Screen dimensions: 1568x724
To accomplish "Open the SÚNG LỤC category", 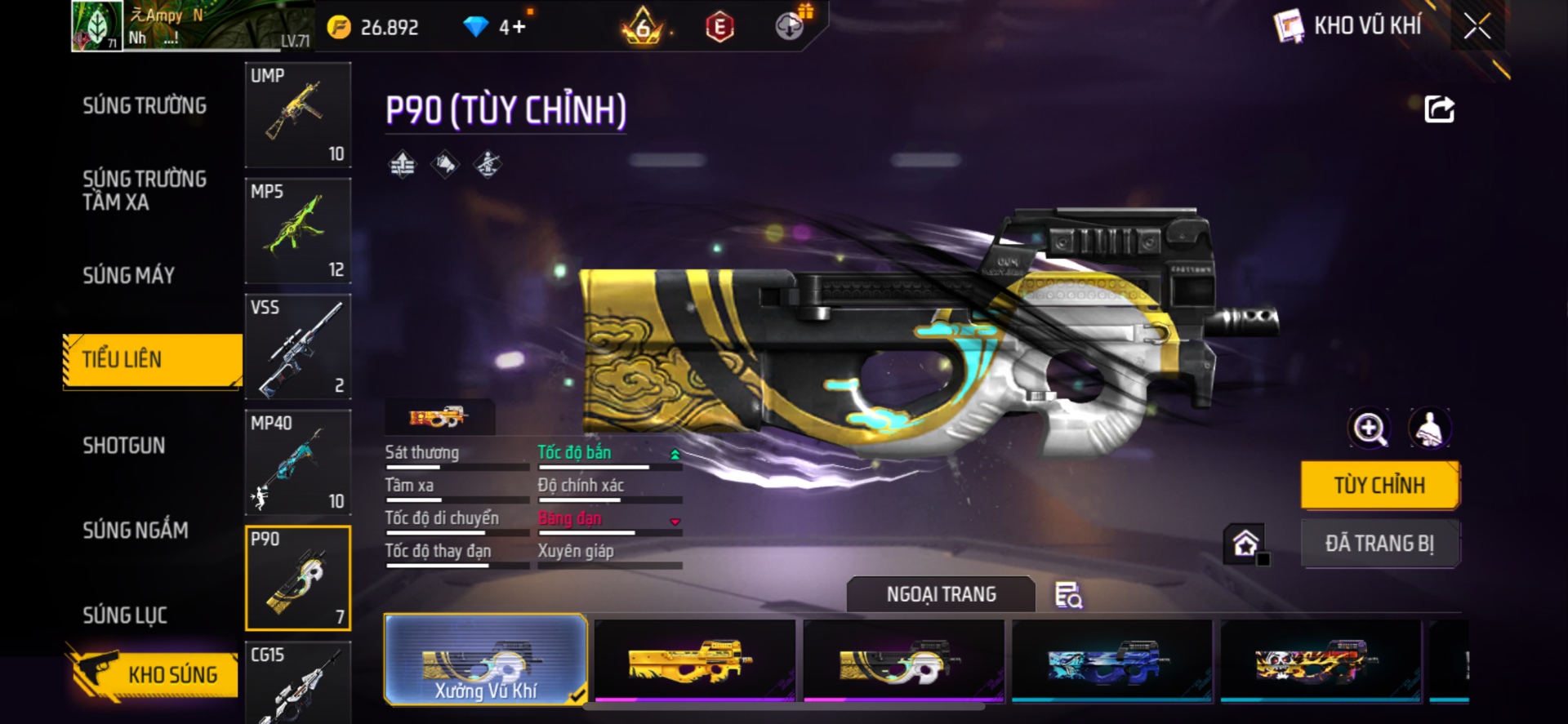I will 125,615.
